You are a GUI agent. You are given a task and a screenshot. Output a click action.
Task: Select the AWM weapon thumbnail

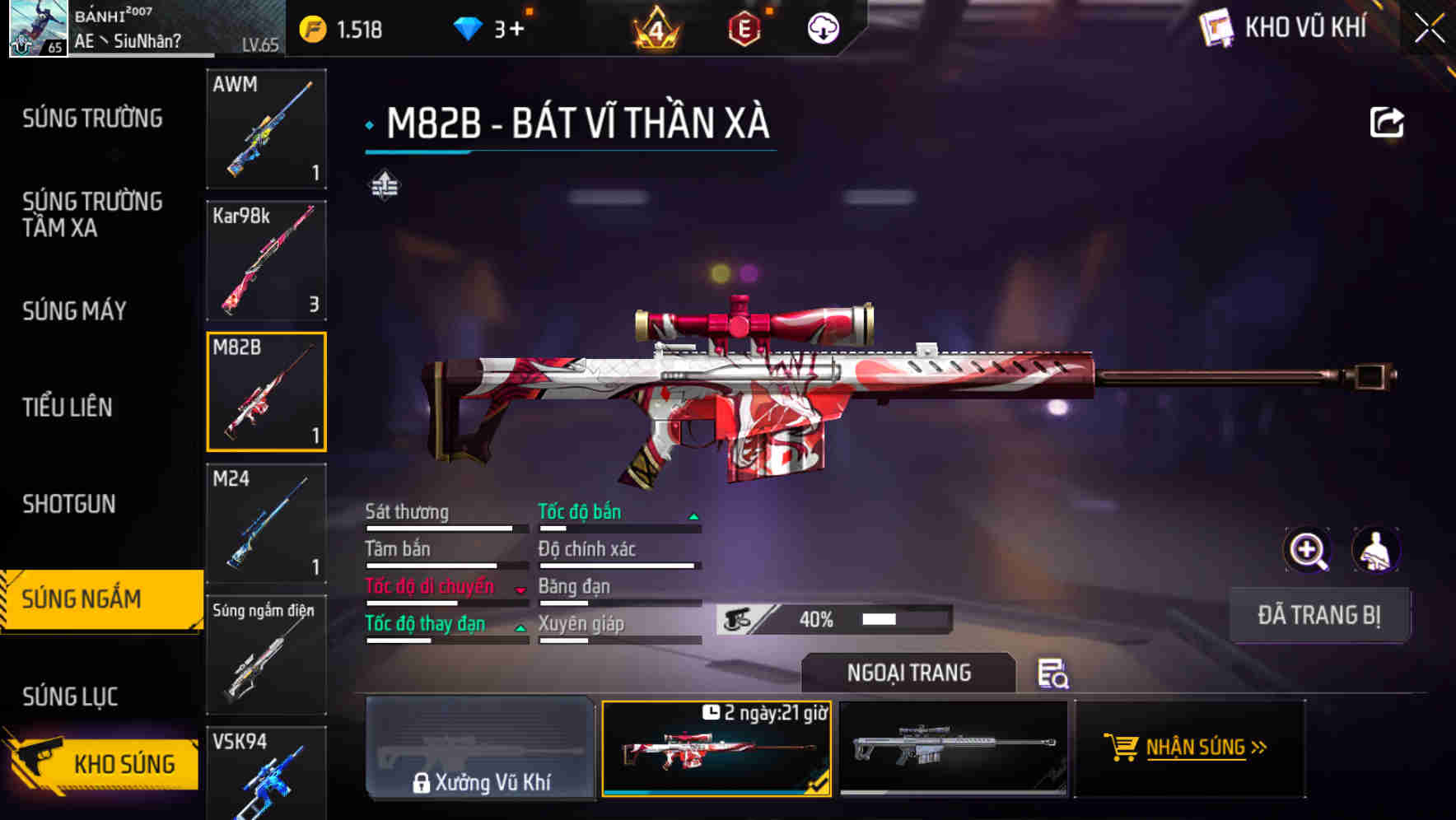266,129
